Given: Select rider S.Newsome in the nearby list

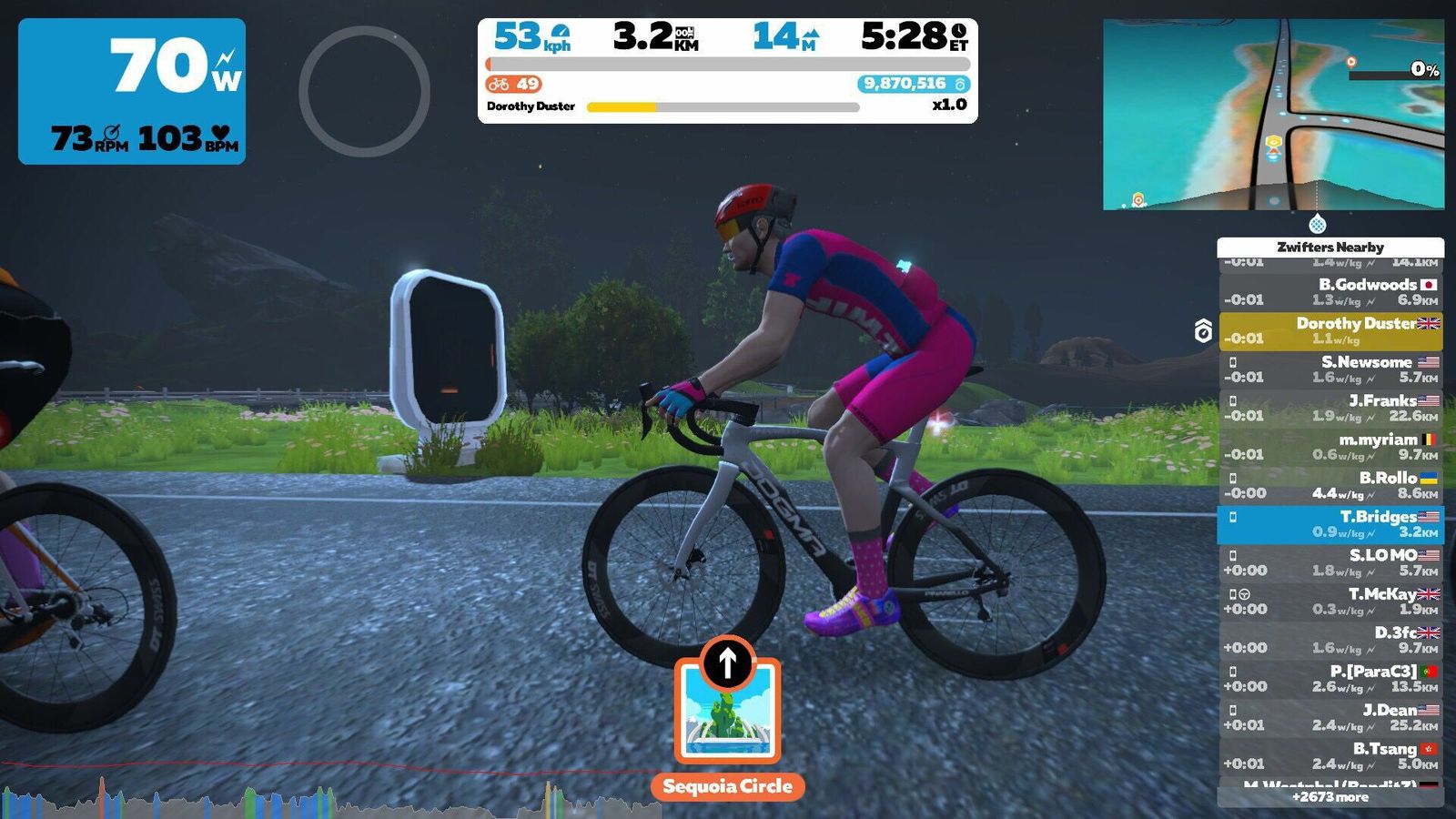Looking at the screenshot, I should [1330, 369].
